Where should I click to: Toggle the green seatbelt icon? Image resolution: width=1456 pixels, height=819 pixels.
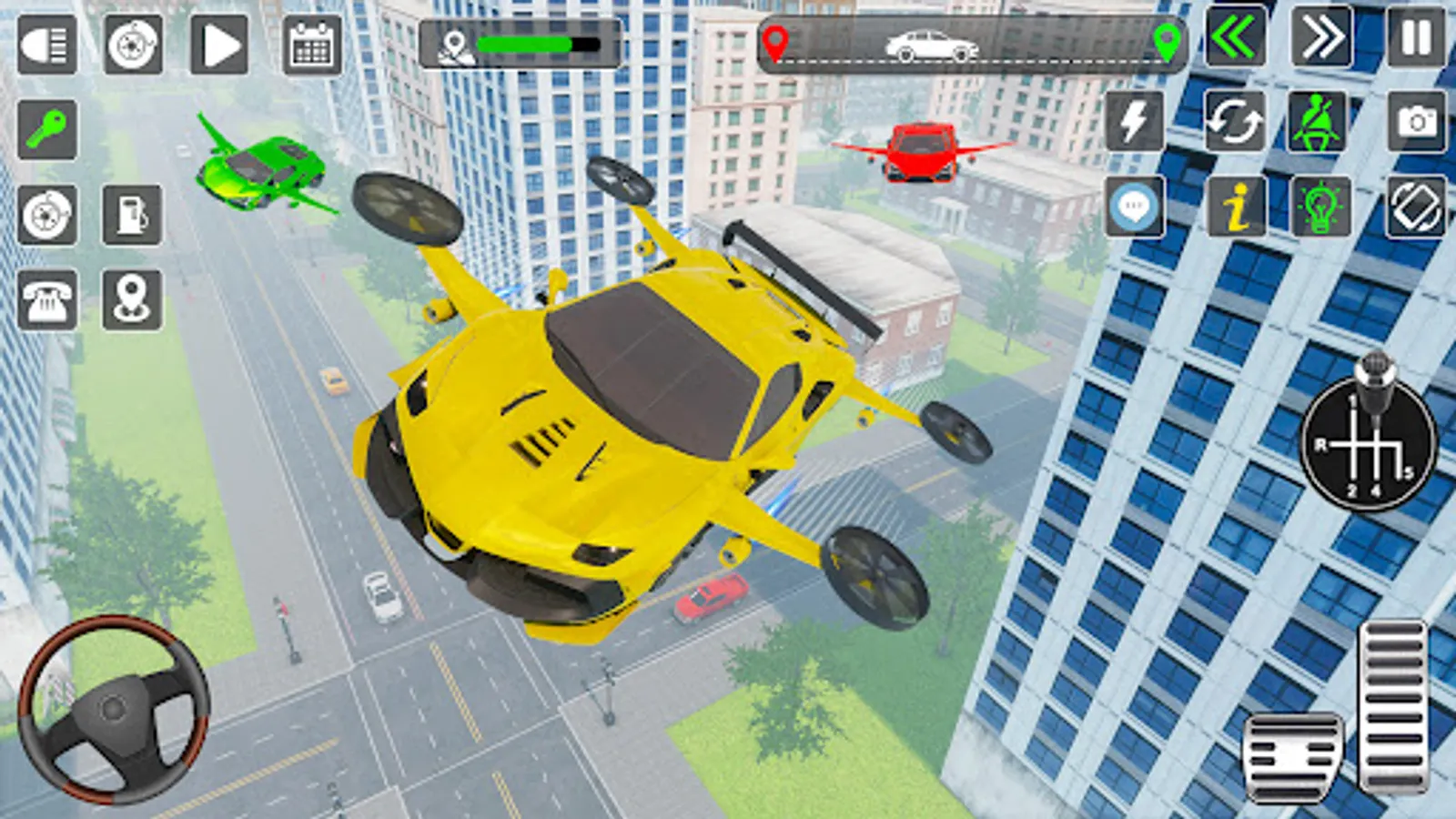(1319, 121)
